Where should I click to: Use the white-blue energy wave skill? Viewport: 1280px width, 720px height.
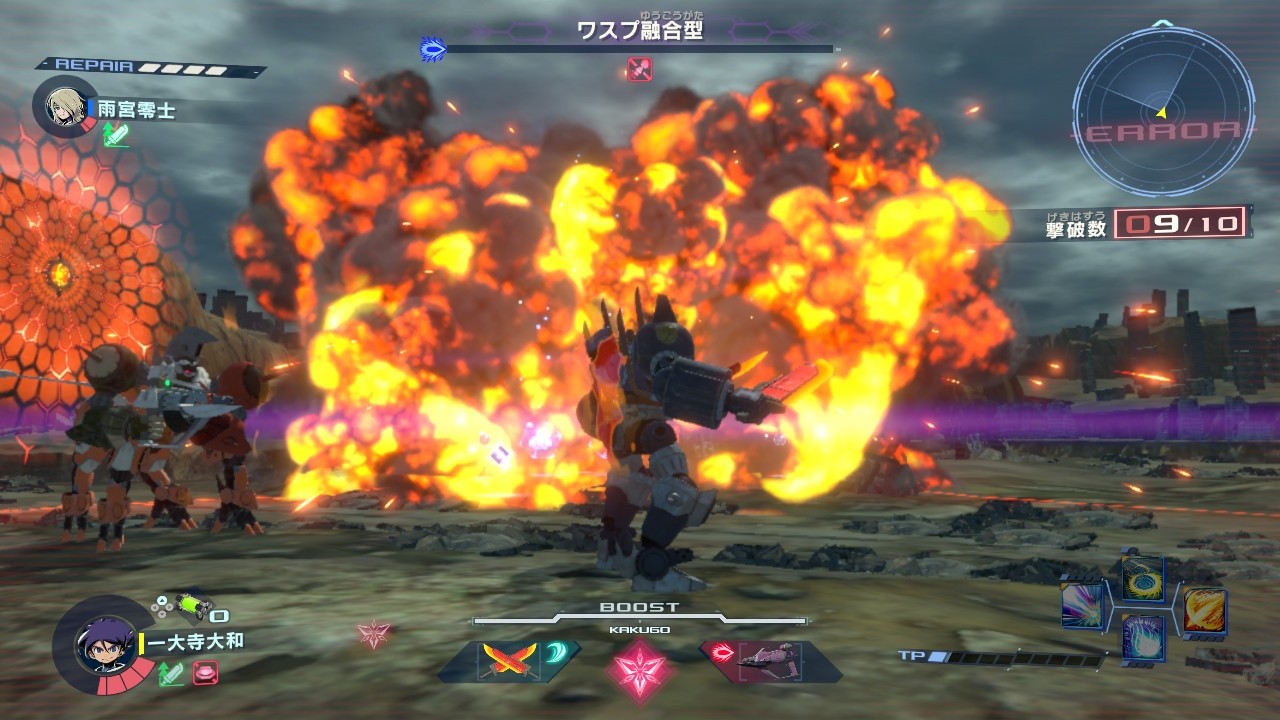(1142, 637)
